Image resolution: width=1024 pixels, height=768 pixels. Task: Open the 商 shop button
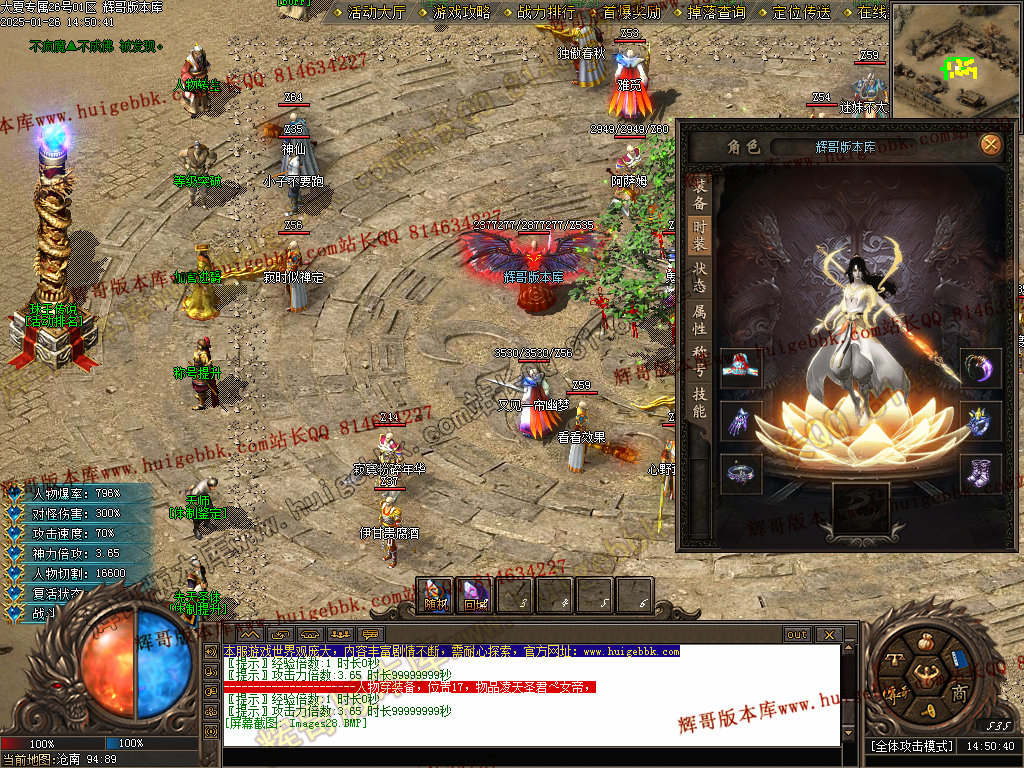click(x=958, y=693)
